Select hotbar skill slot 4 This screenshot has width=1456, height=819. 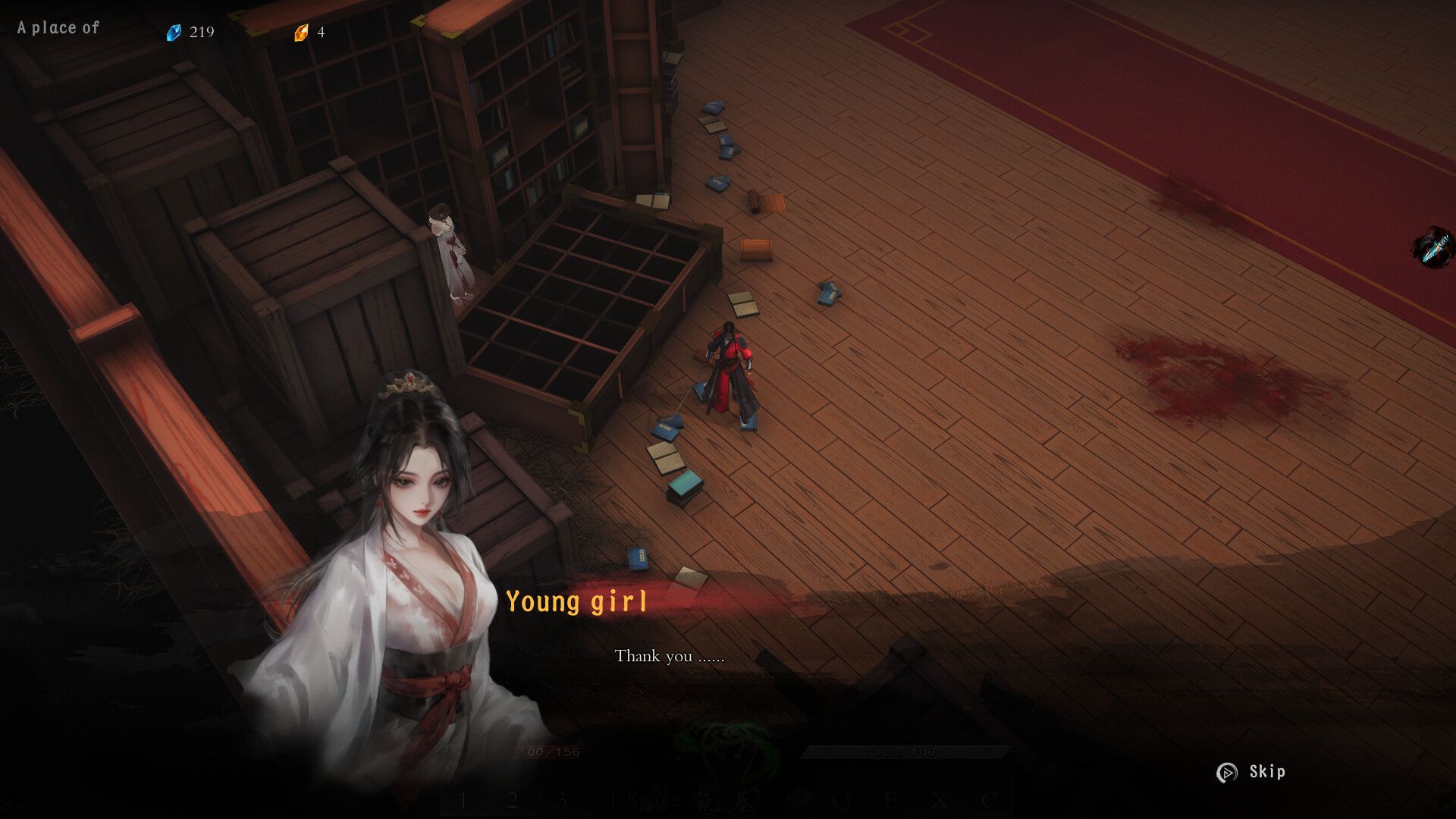coord(610,799)
